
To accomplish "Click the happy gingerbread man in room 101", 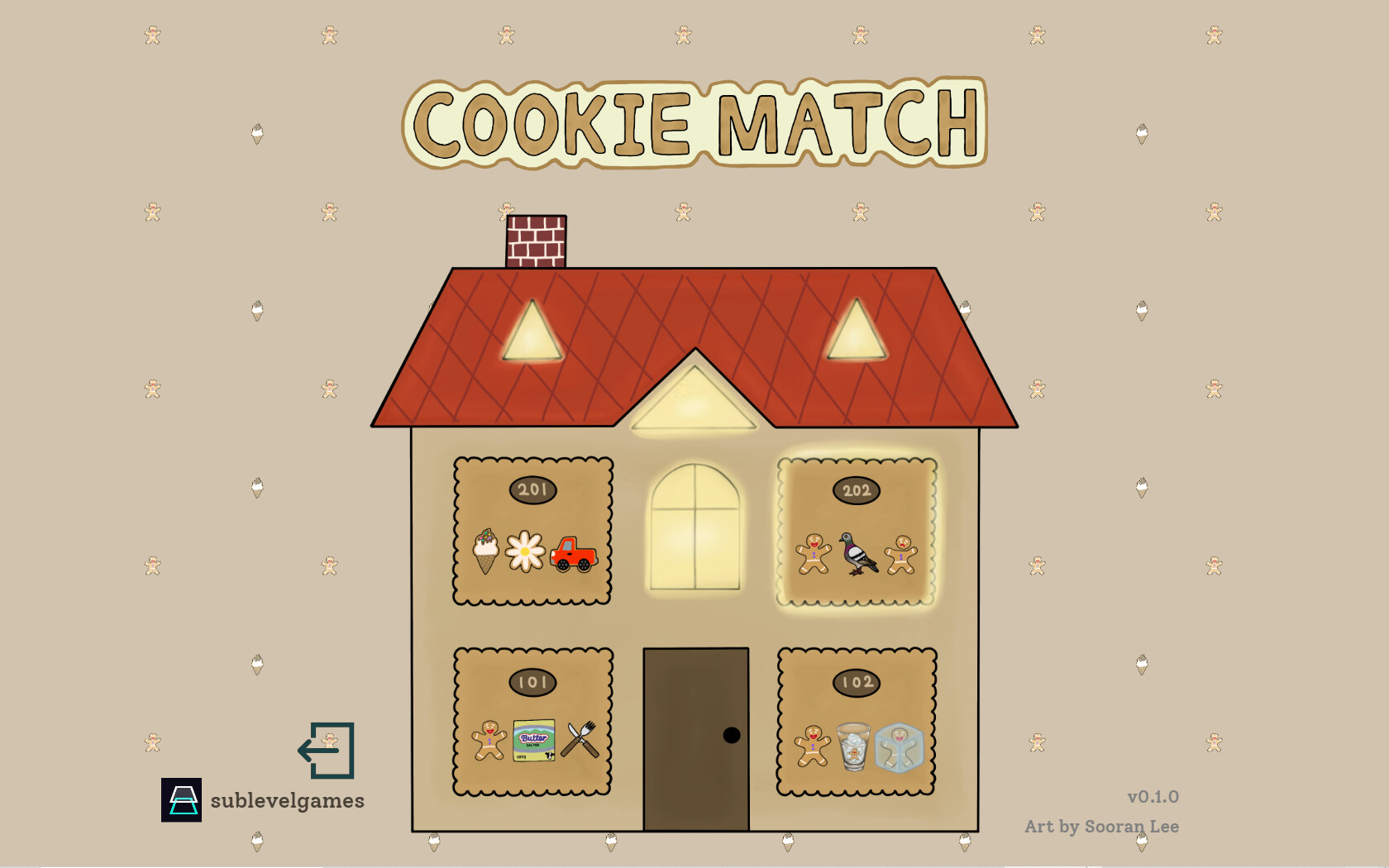I will tap(488, 742).
